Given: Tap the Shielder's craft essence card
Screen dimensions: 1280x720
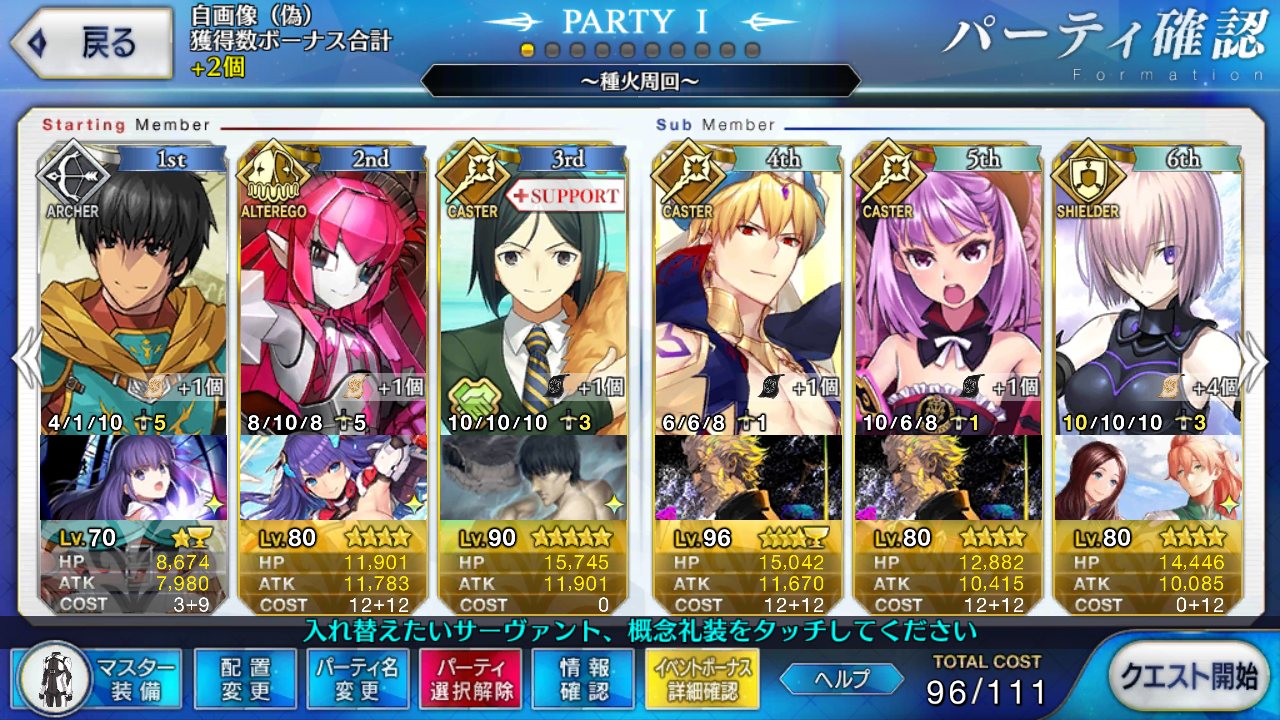Looking at the screenshot, I should click(x=1147, y=477).
